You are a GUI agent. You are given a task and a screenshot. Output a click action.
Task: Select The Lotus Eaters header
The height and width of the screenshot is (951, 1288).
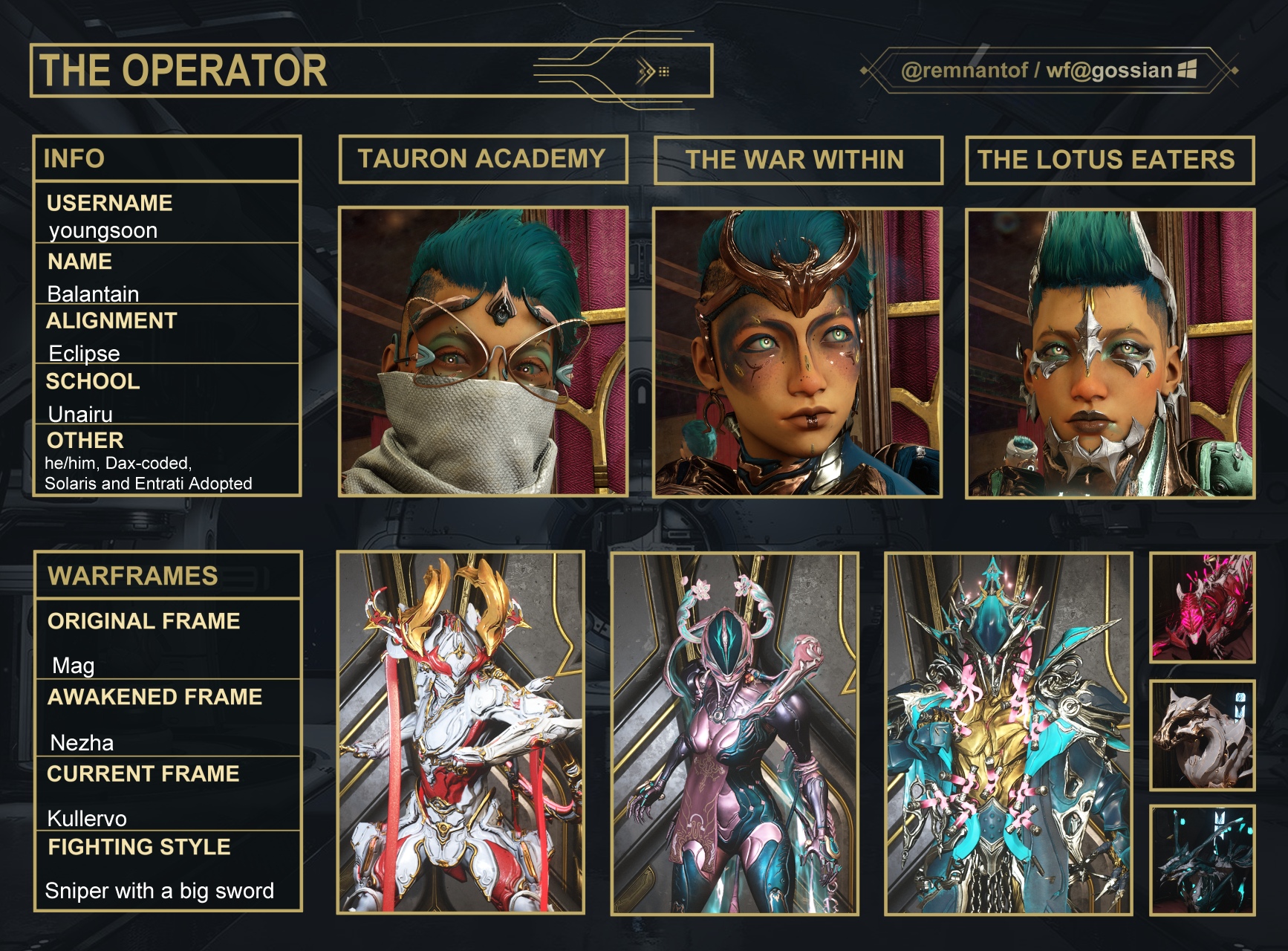[1109, 160]
